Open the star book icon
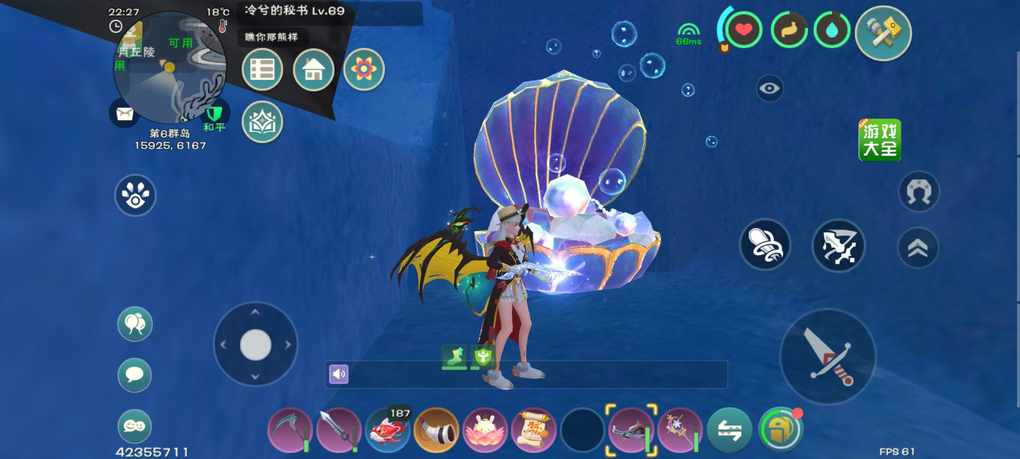The width and height of the screenshot is (1020, 459). tap(262, 121)
